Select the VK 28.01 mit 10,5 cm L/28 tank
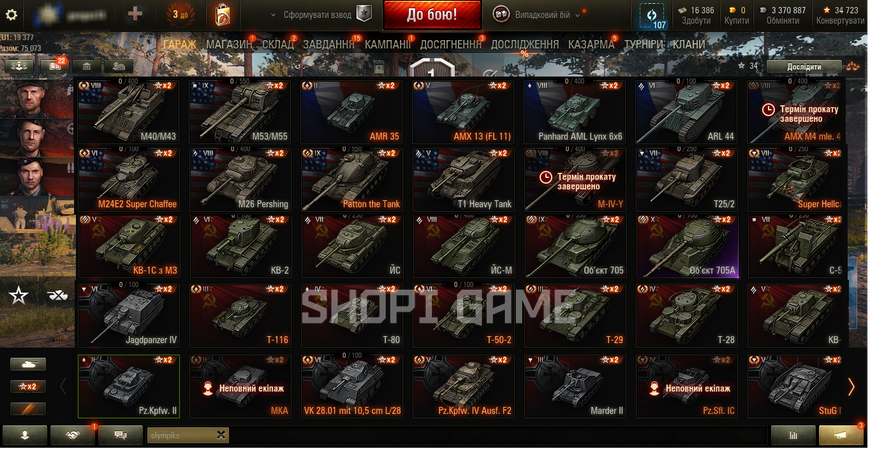This screenshot has height=449, width=870. 353,383
